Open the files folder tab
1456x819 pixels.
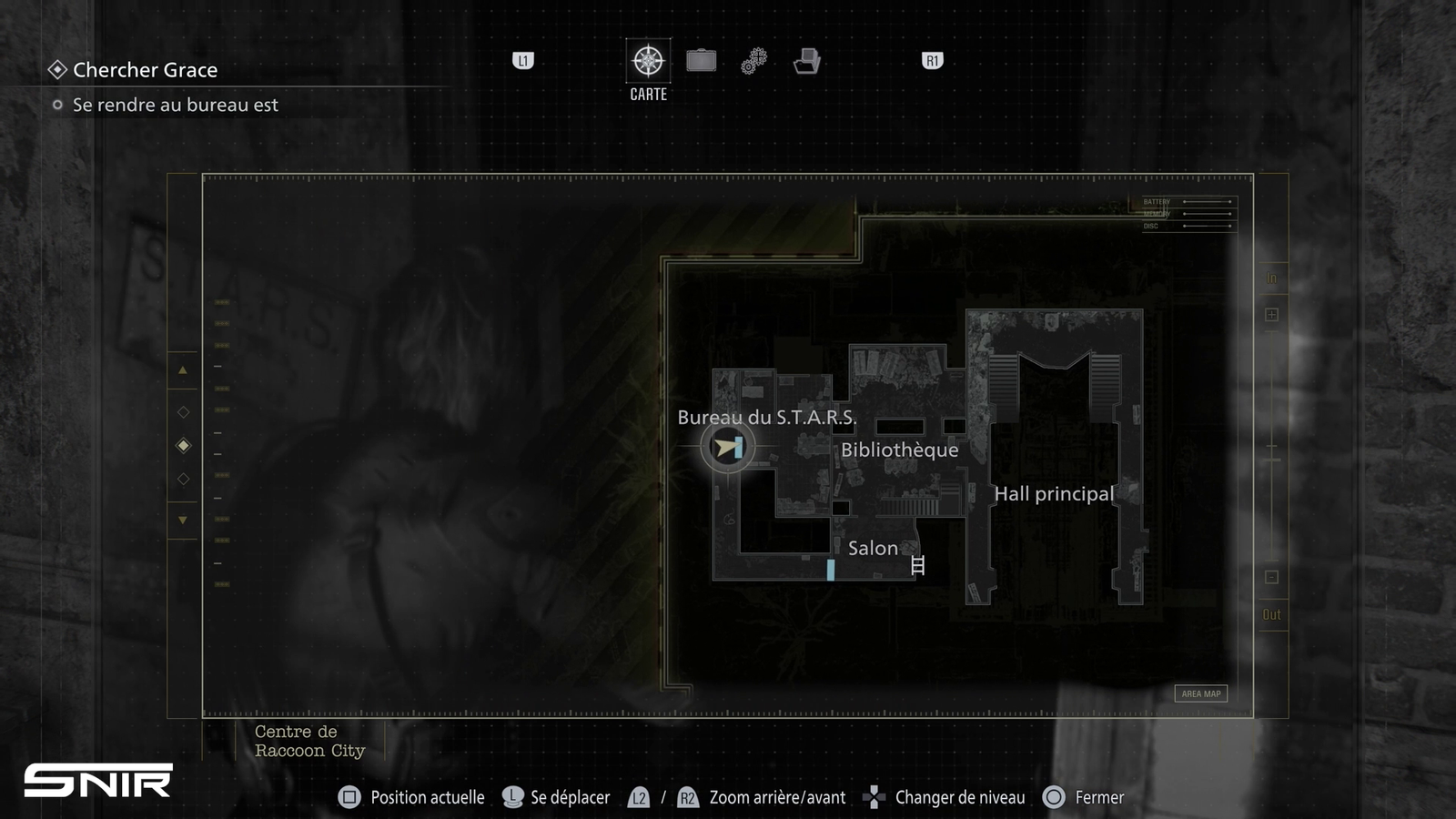pyautogui.click(x=806, y=61)
